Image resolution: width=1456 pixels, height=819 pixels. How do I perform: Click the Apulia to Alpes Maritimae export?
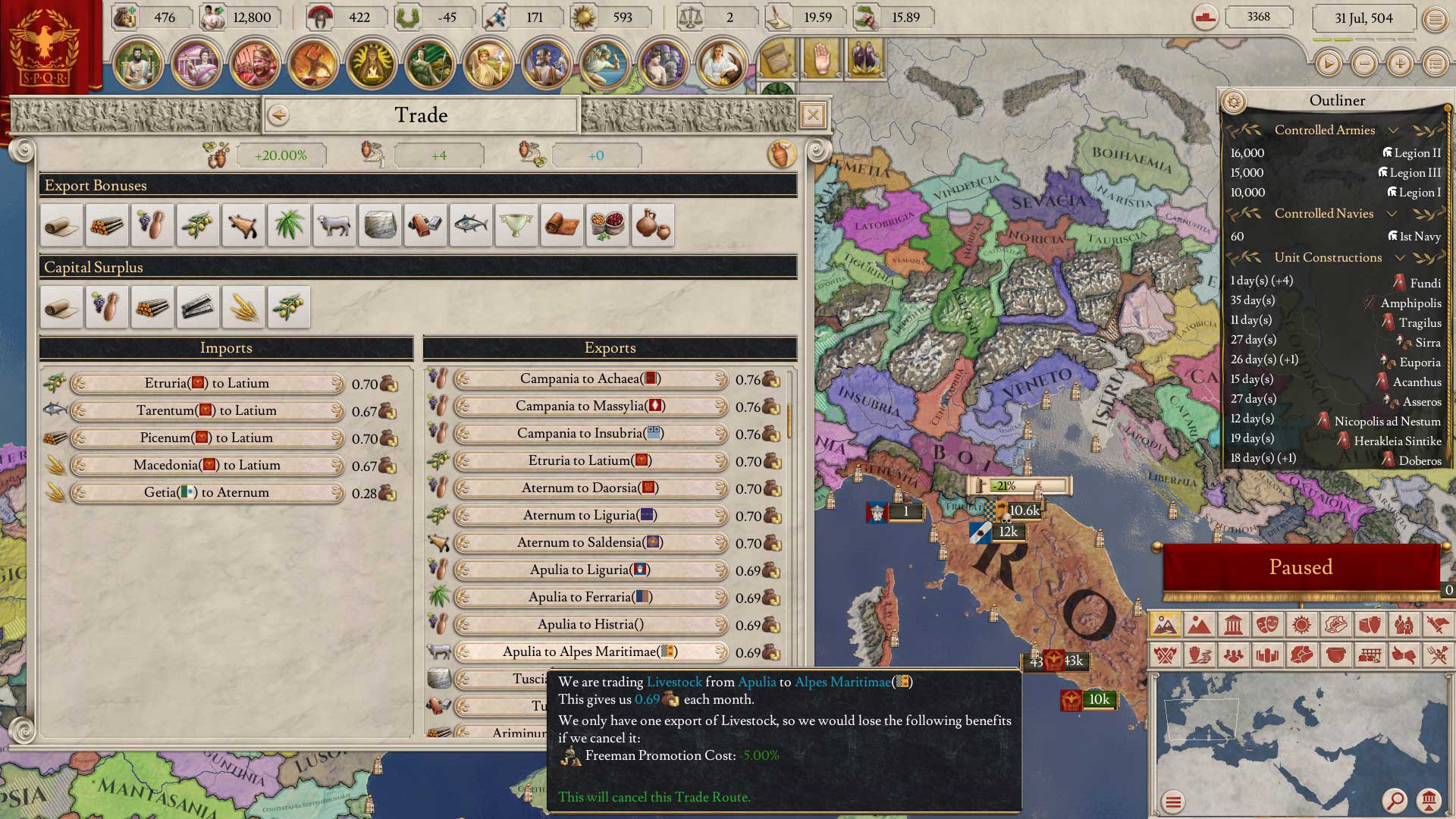(590, 652)
